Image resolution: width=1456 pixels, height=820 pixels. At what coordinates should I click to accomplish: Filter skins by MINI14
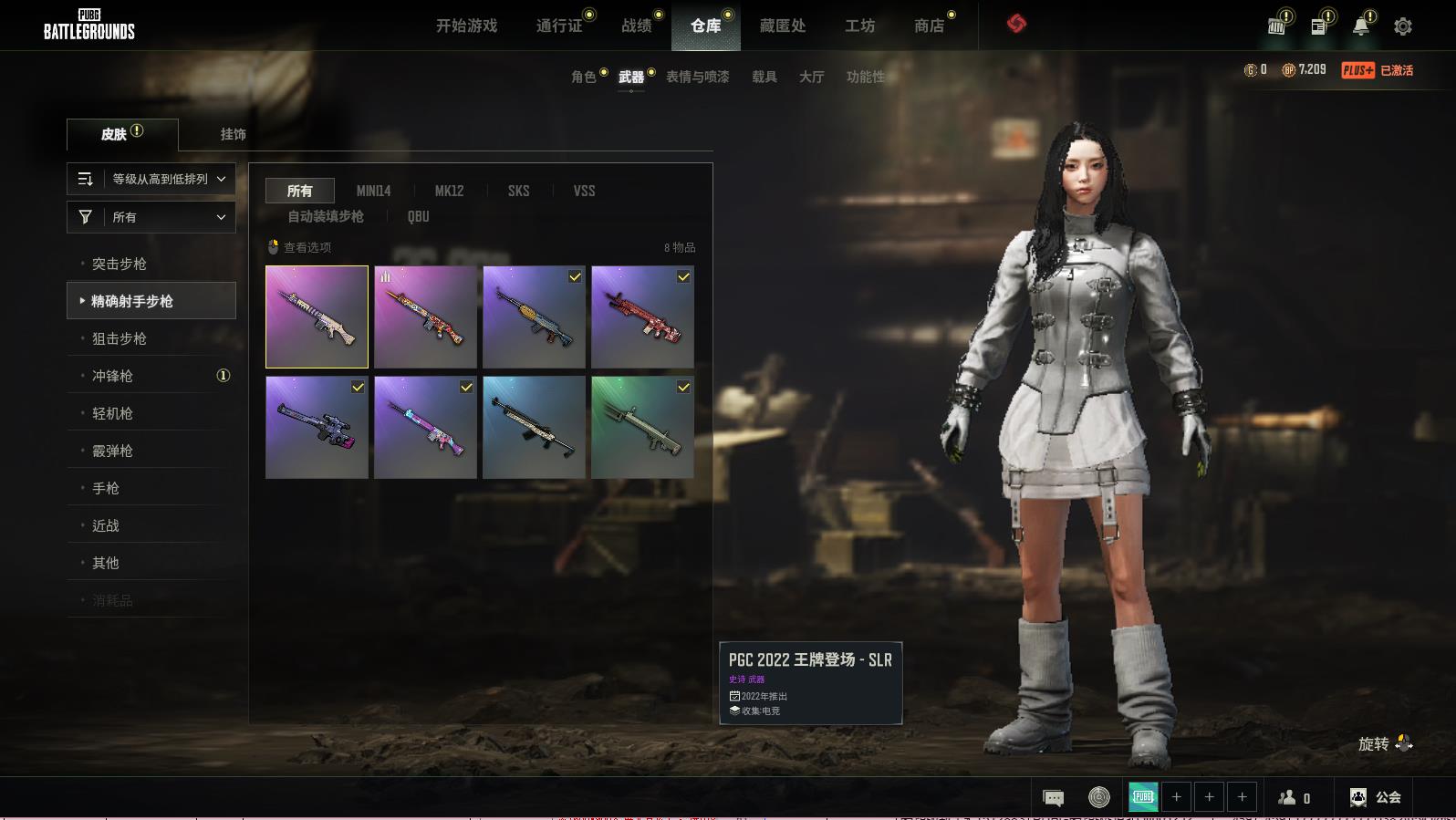click(373, 191)
